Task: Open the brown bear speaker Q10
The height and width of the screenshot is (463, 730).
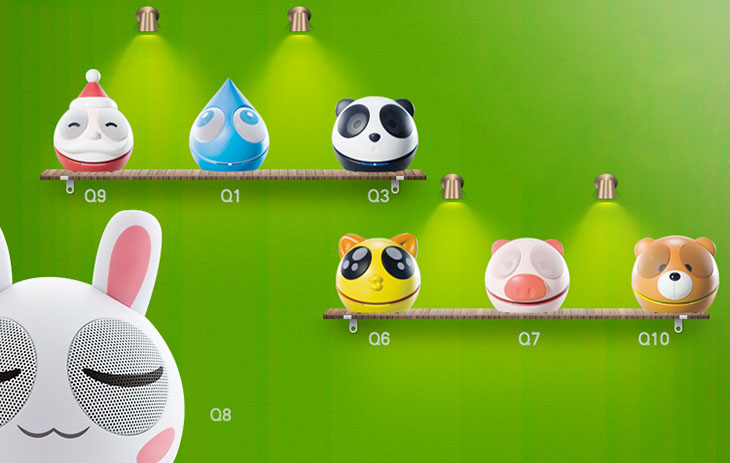Action: click(x=674, y=275)
